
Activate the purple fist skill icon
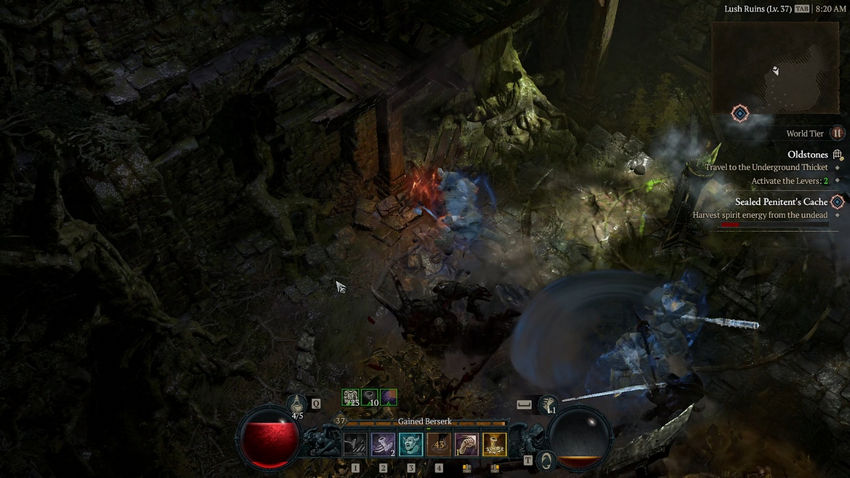(x=467, y=444)
